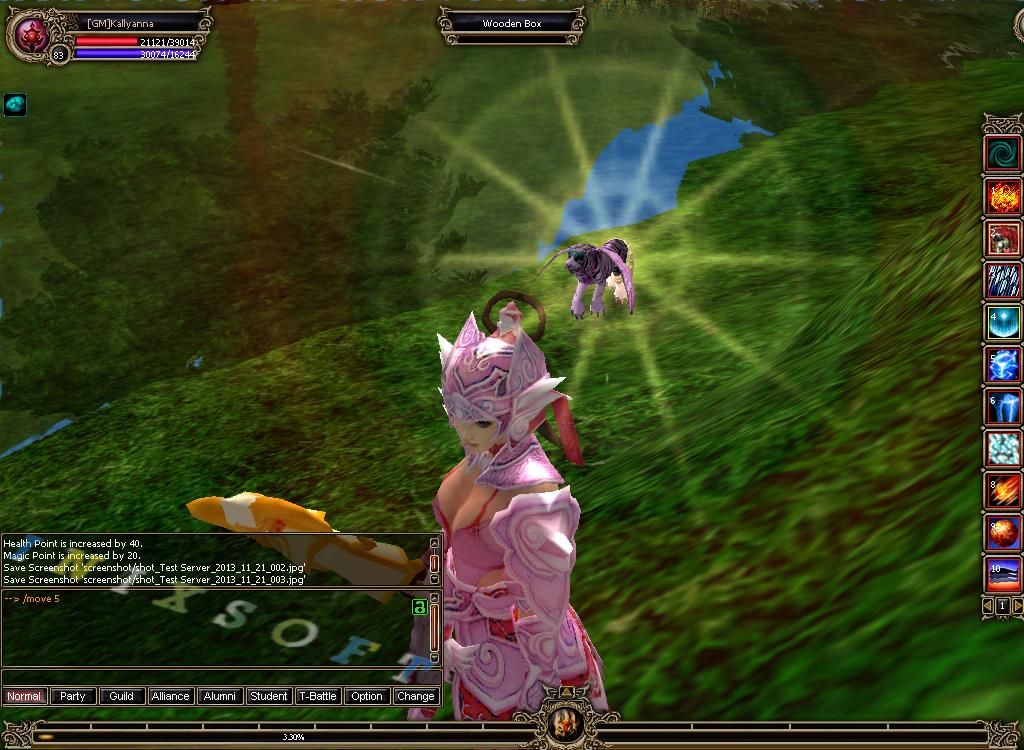Switch to the Alumni chat tab
1024x750 pixels.
220,696
